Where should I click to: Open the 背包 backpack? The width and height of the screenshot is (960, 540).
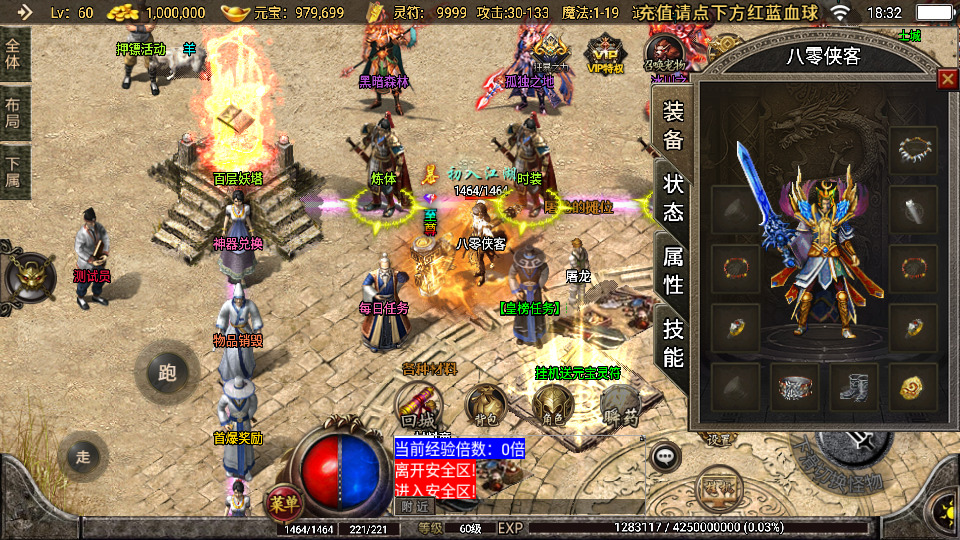coord(486,405)
